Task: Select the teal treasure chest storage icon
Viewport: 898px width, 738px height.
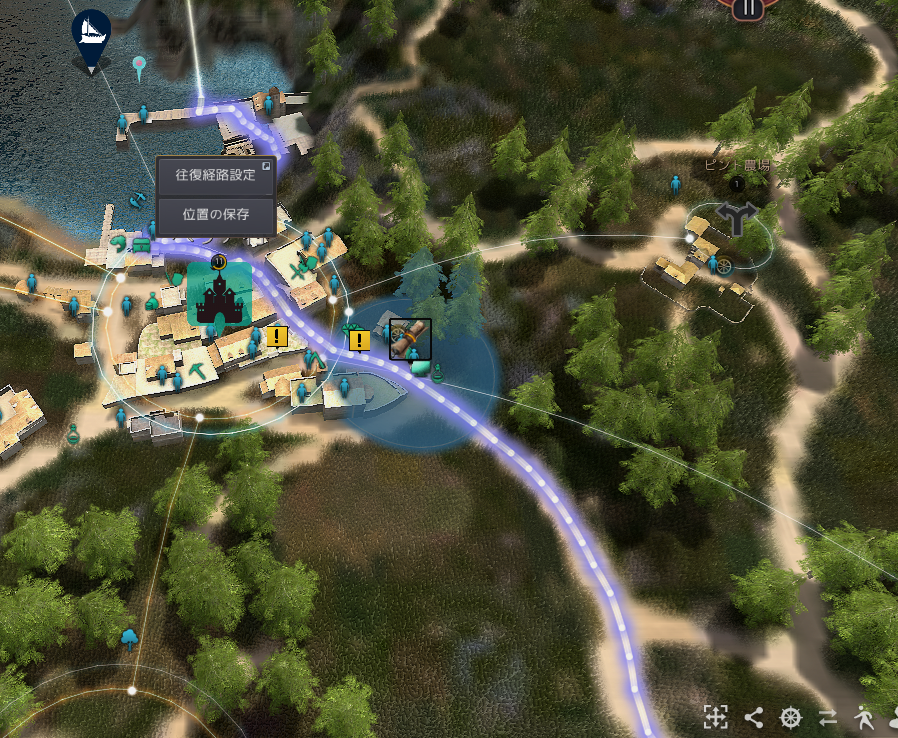Action: pos(142,243)
